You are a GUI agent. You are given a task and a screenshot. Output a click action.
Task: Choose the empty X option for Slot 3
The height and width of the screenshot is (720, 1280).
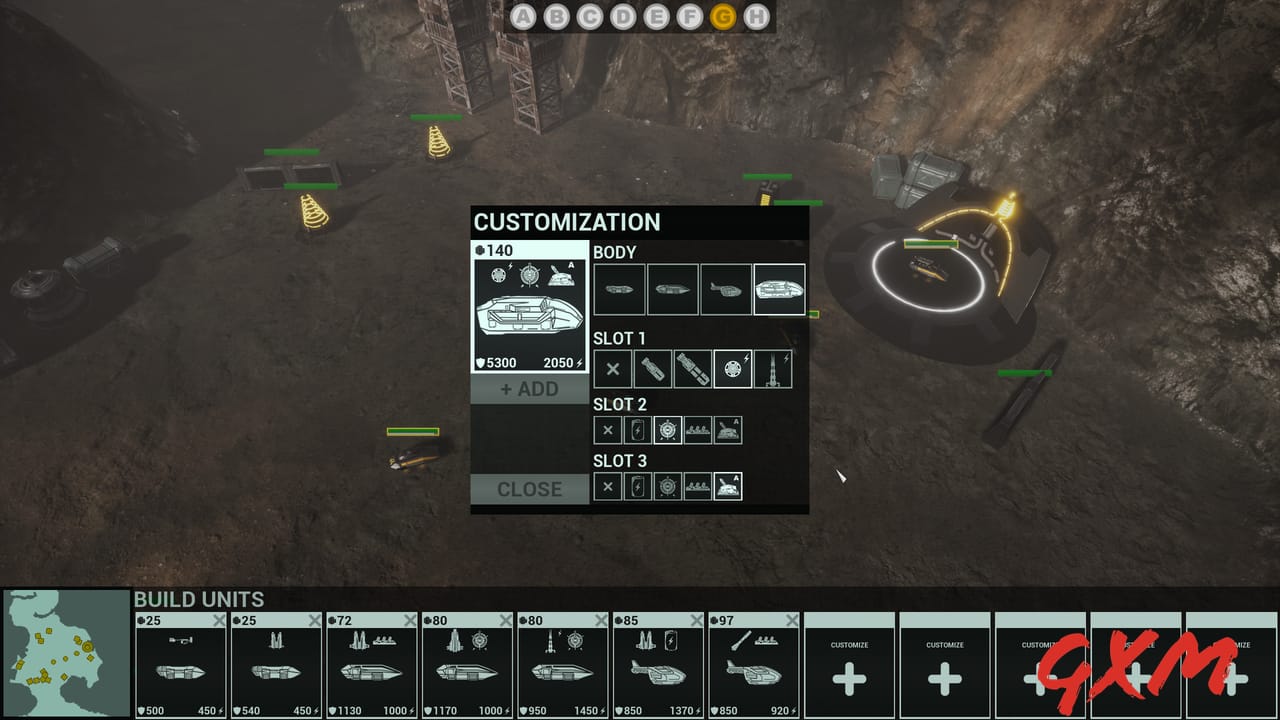pos(606,486)
